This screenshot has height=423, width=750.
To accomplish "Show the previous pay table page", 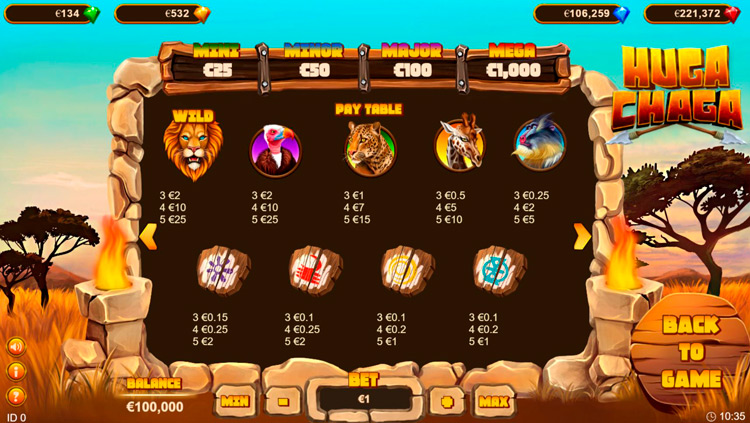I will tap(148, 237).
